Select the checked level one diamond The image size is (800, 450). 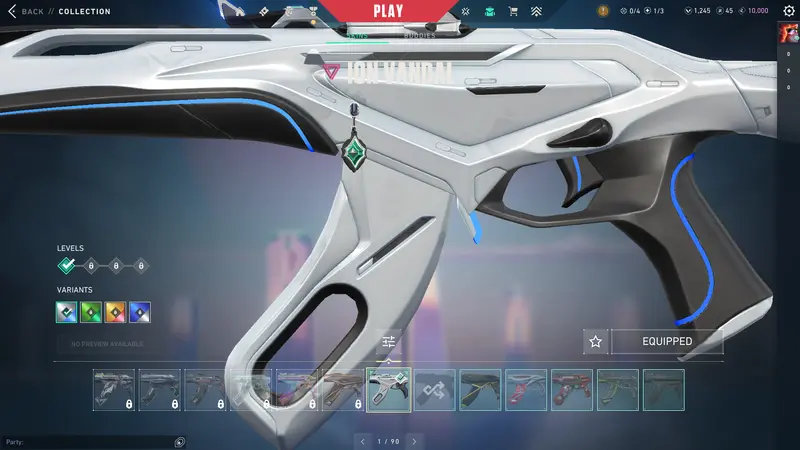(67, 266)
